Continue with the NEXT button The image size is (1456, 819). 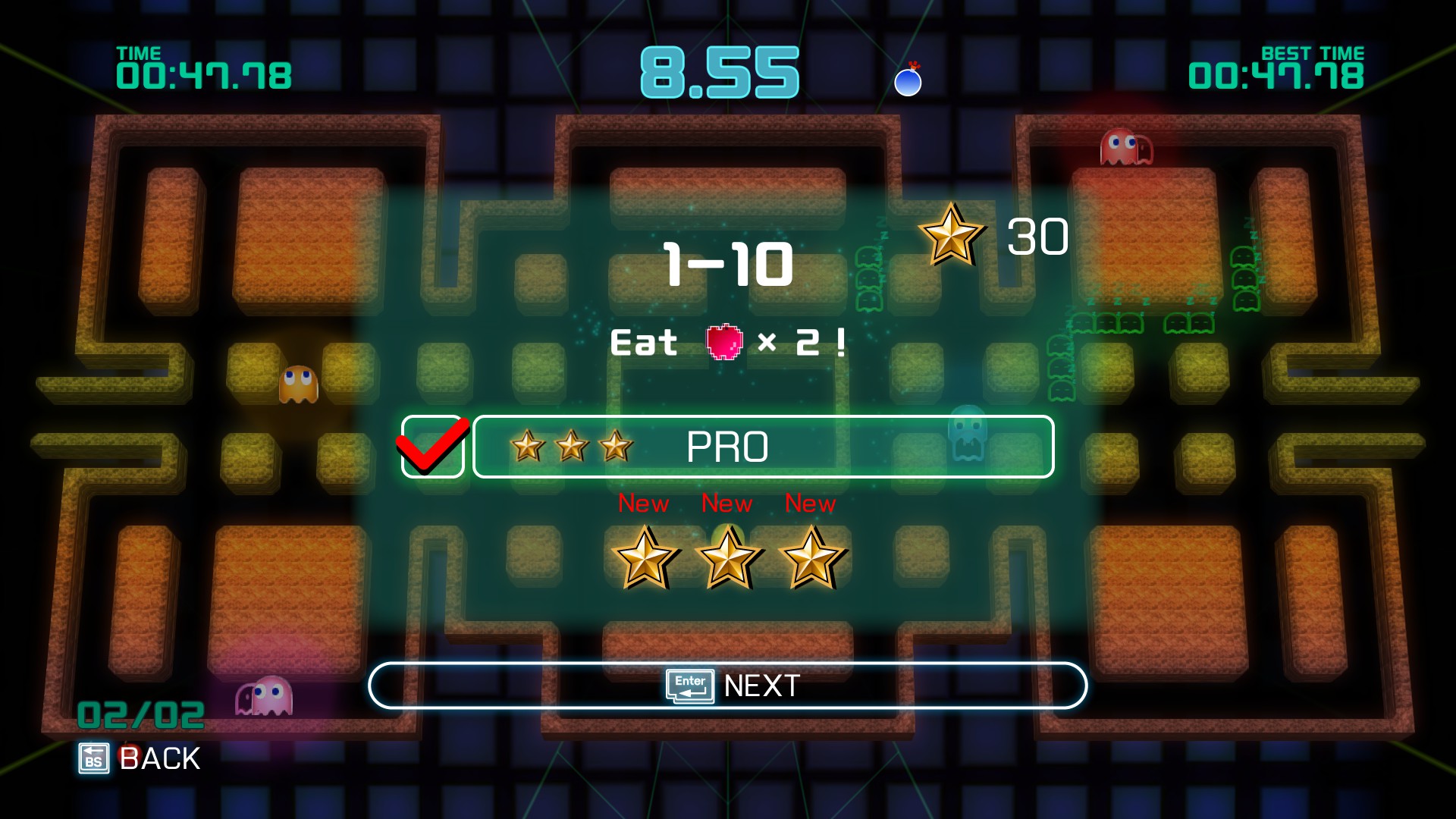click(x=728, y=686)
